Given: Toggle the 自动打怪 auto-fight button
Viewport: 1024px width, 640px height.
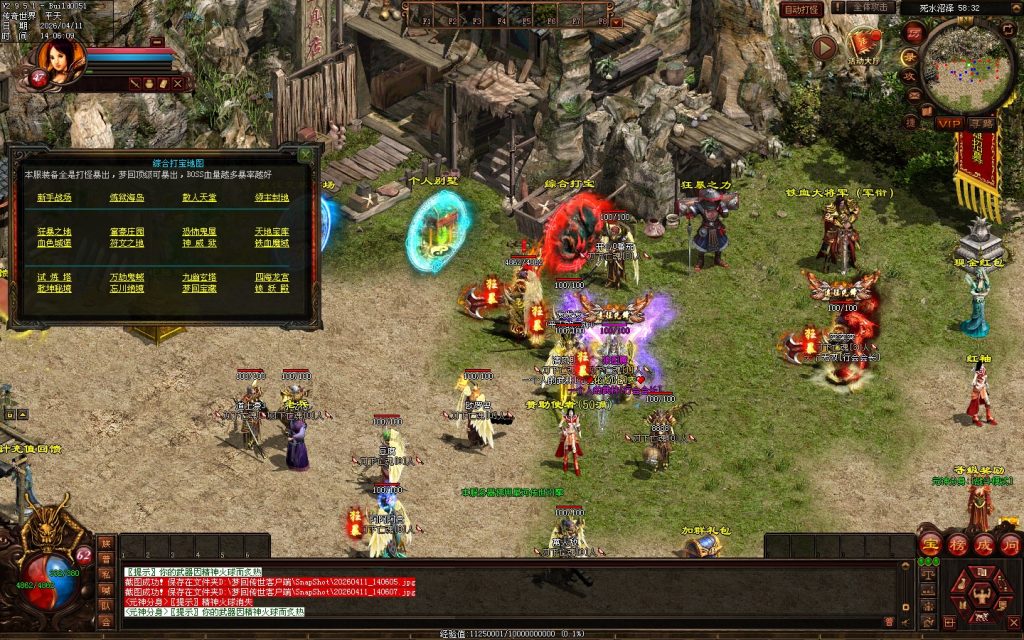Looking at the screenshot, I should coord(802,9).
